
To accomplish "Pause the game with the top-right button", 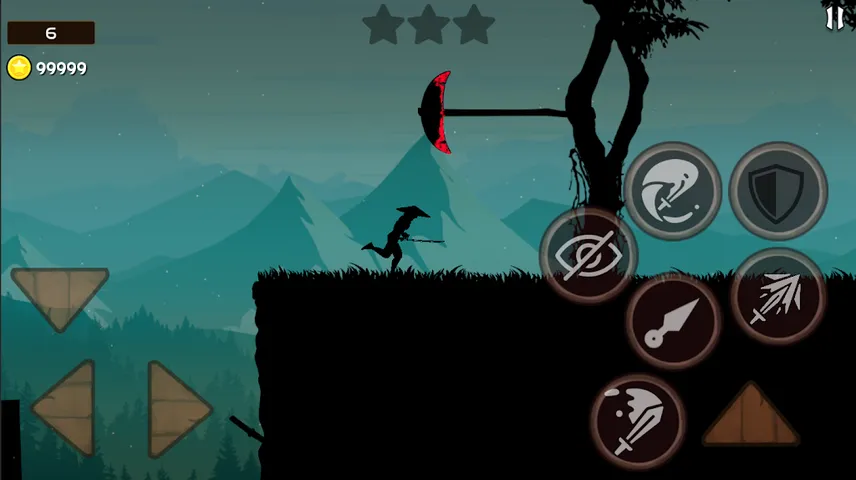I will pos(834,17).
